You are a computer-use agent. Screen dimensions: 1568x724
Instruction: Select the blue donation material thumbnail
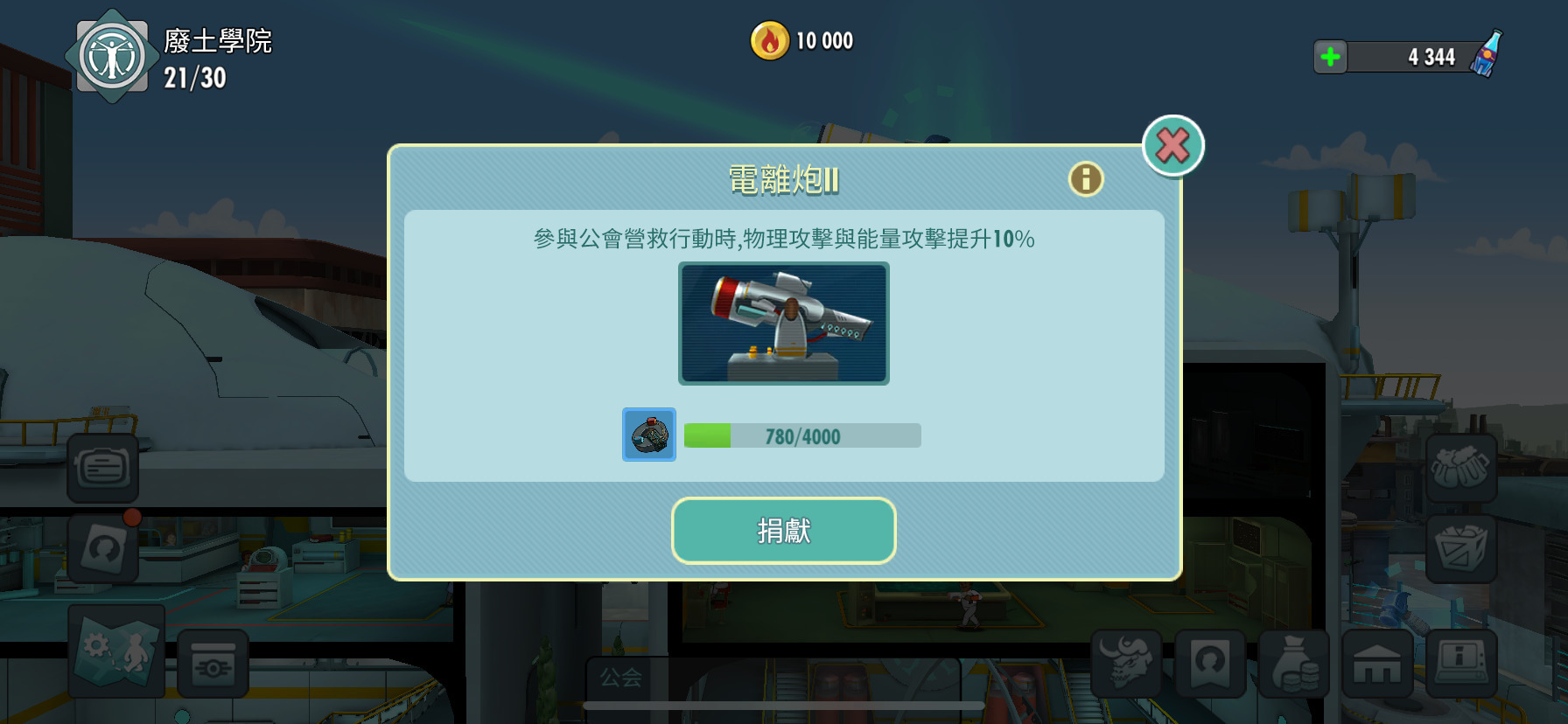click(648, 435)
